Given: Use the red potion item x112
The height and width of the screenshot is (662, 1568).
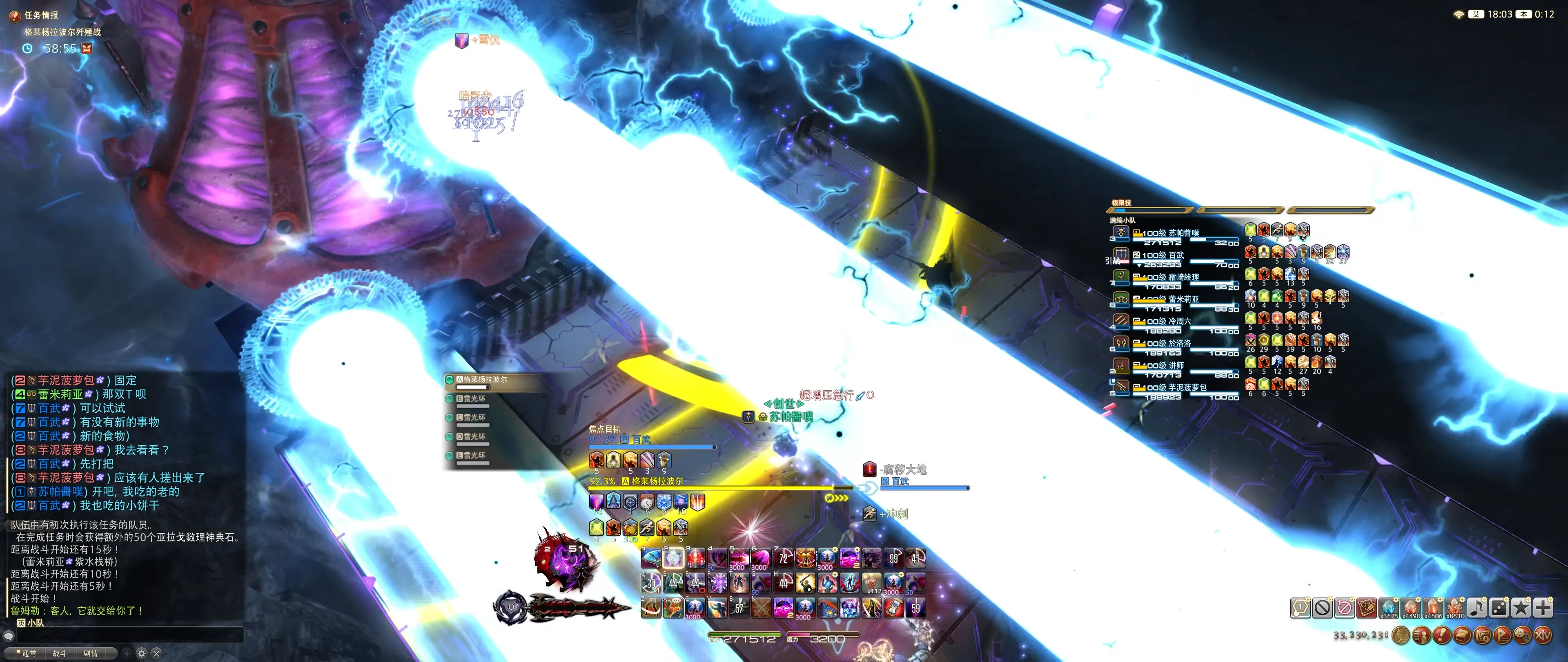Looking at the screenshot, I should (x=872, y=584).
